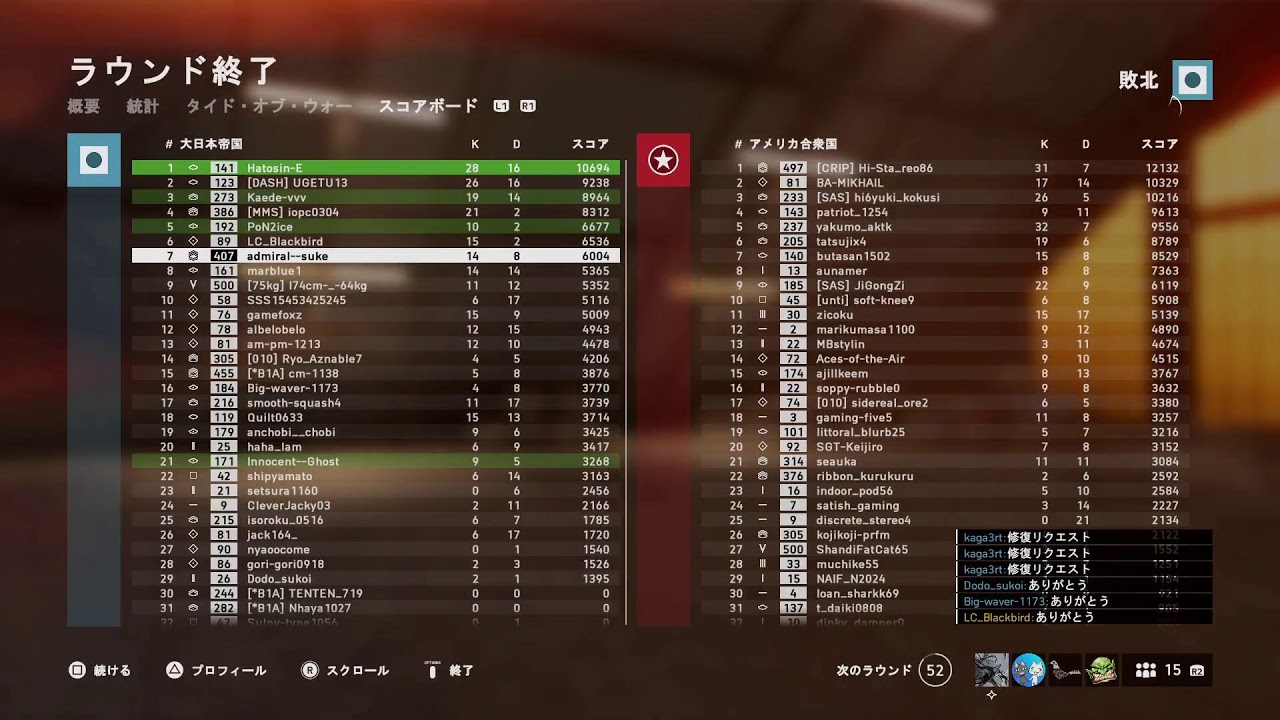Click the grayscale sketch player avatar
1280x720 pixels.
click(x=991, y=670)
